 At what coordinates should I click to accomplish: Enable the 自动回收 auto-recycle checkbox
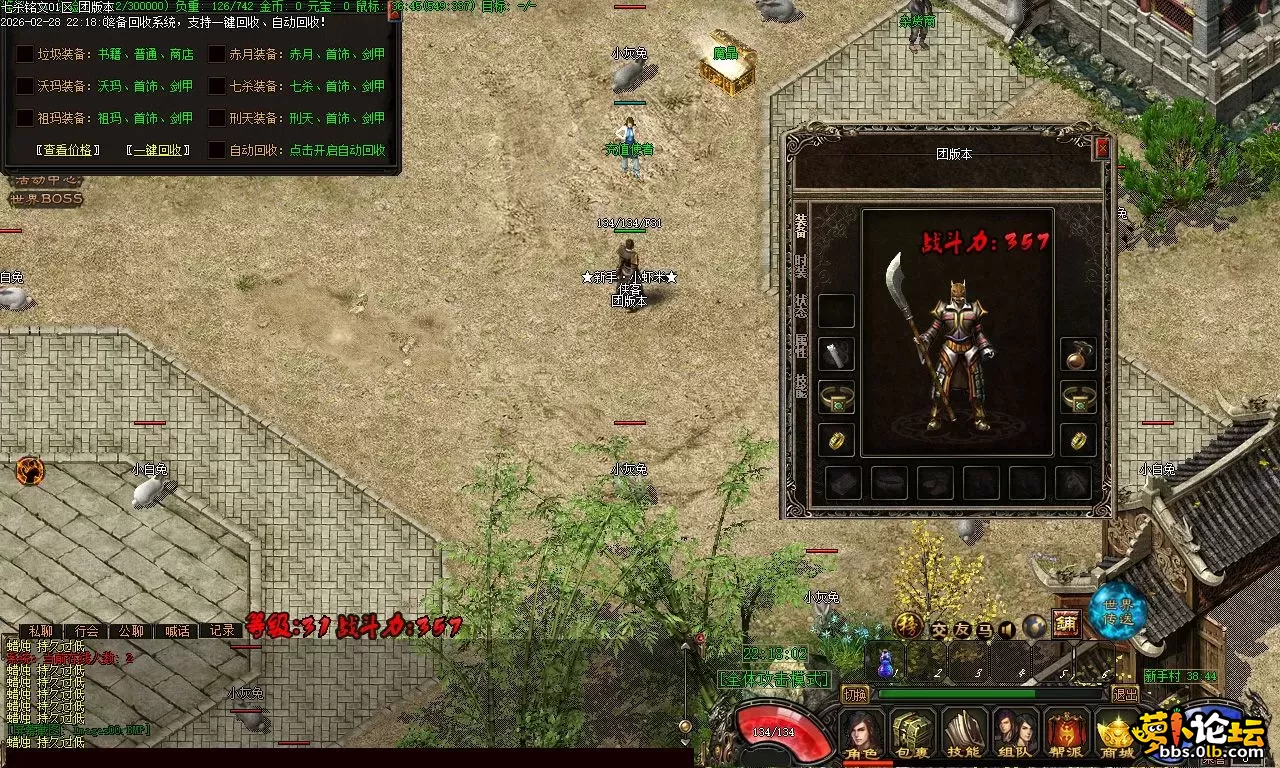click(x=217, y=151)
